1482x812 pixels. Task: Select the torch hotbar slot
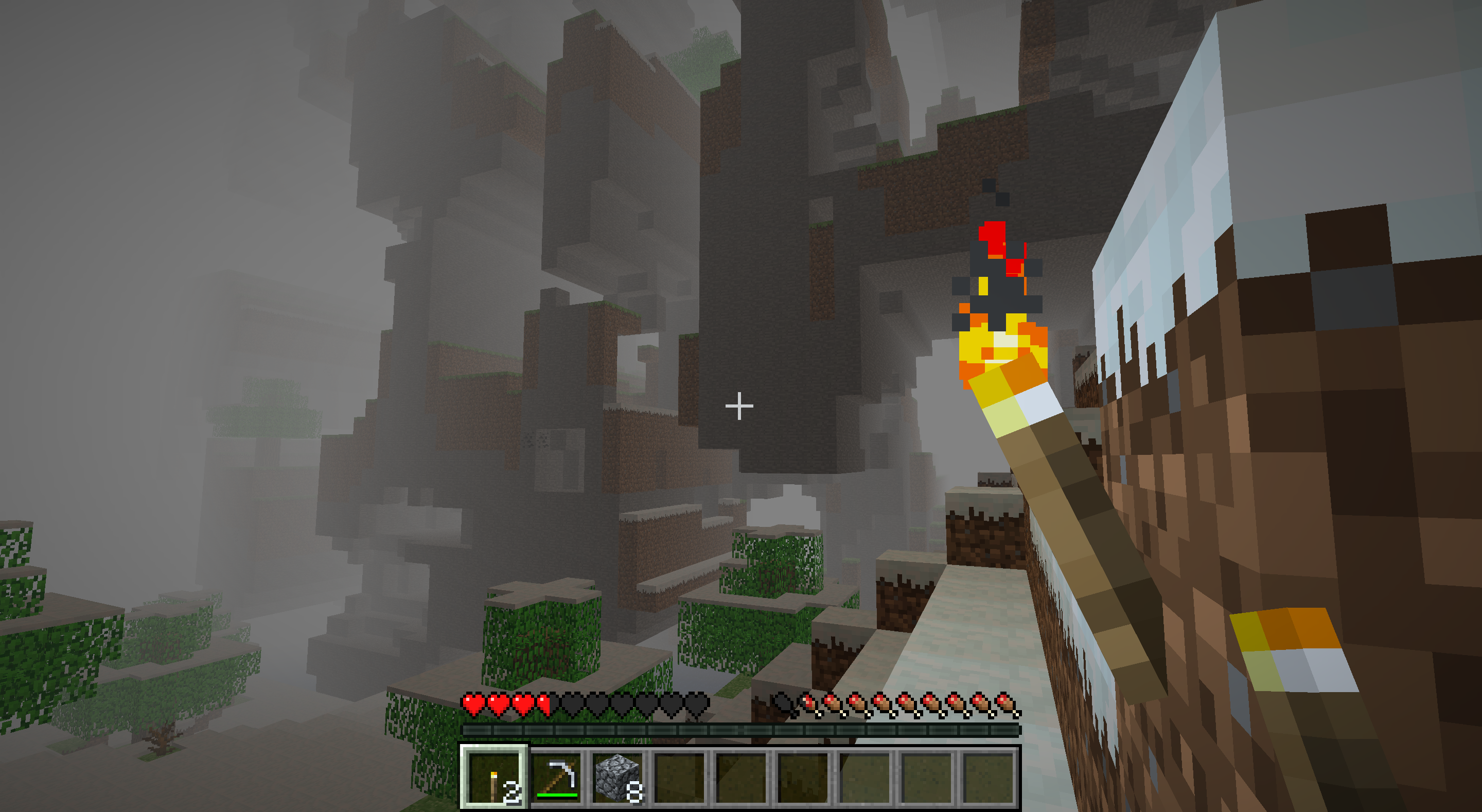click(x=494, y=778)
